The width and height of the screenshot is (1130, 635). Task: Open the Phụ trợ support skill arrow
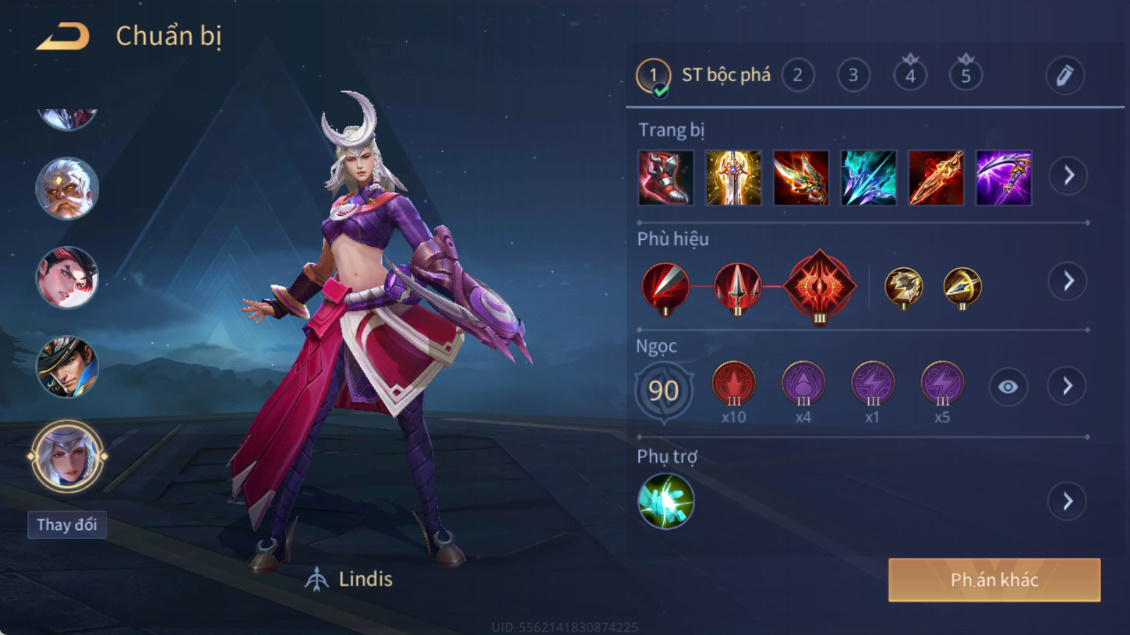(x=1068, y=501)
